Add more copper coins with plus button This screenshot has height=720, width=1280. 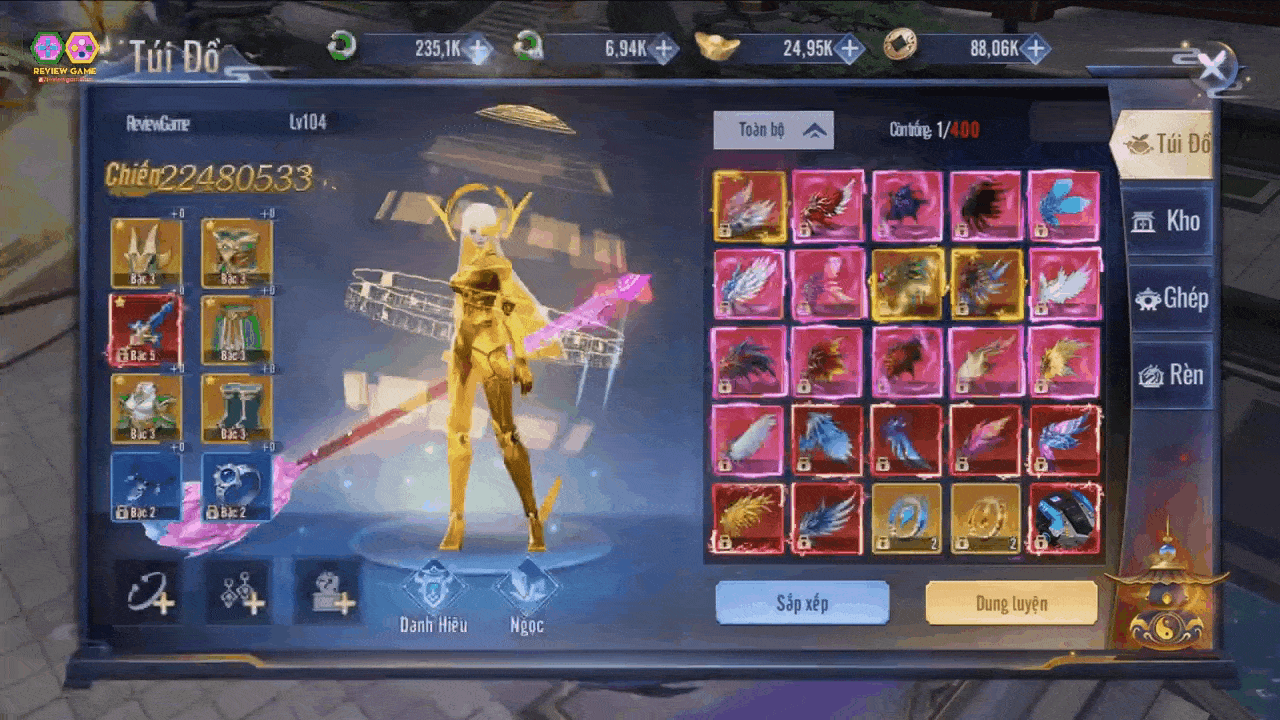coord(1035,48)
